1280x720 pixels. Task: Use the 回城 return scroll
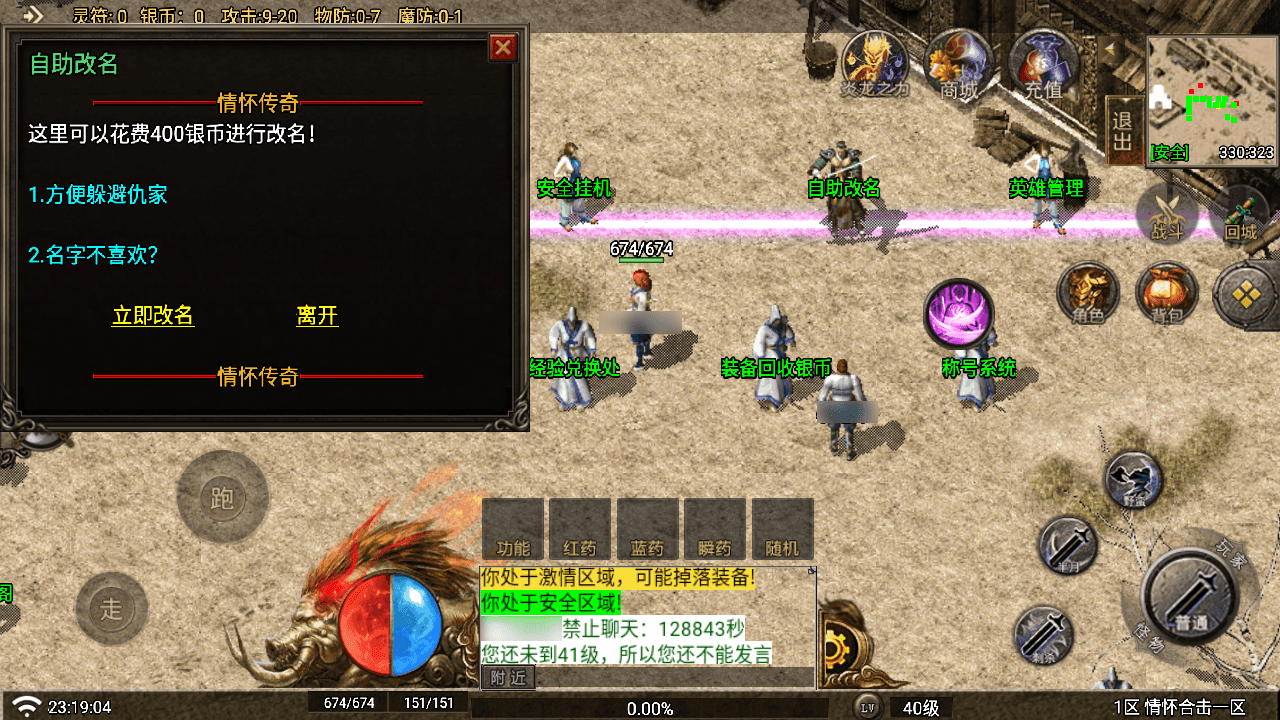[1240, 214]
